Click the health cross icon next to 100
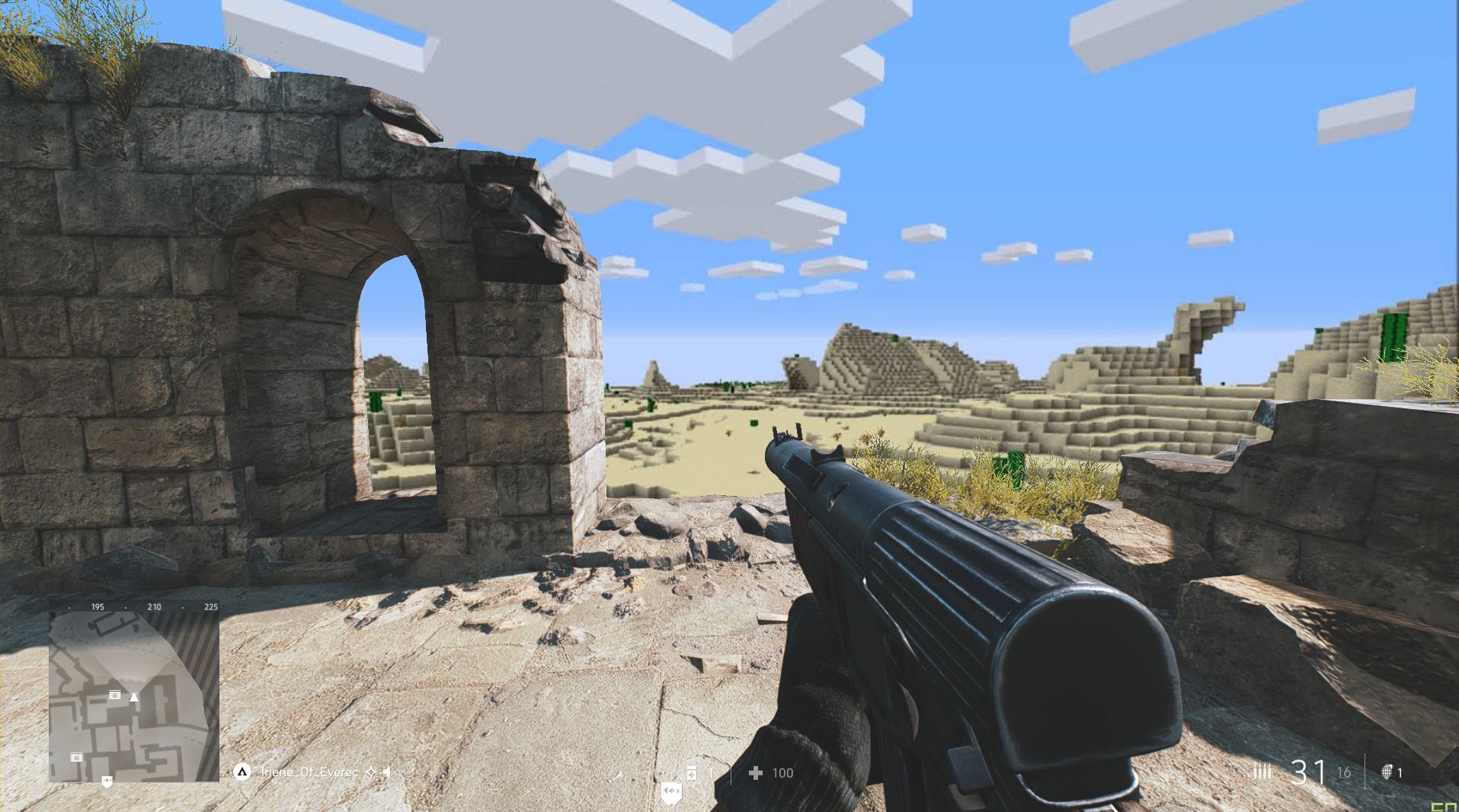 [x=756, y=772]
